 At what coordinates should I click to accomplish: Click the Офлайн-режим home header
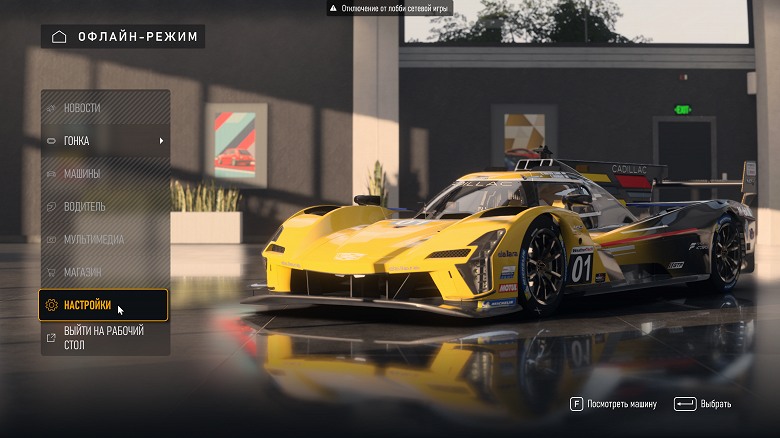[123, 37]
